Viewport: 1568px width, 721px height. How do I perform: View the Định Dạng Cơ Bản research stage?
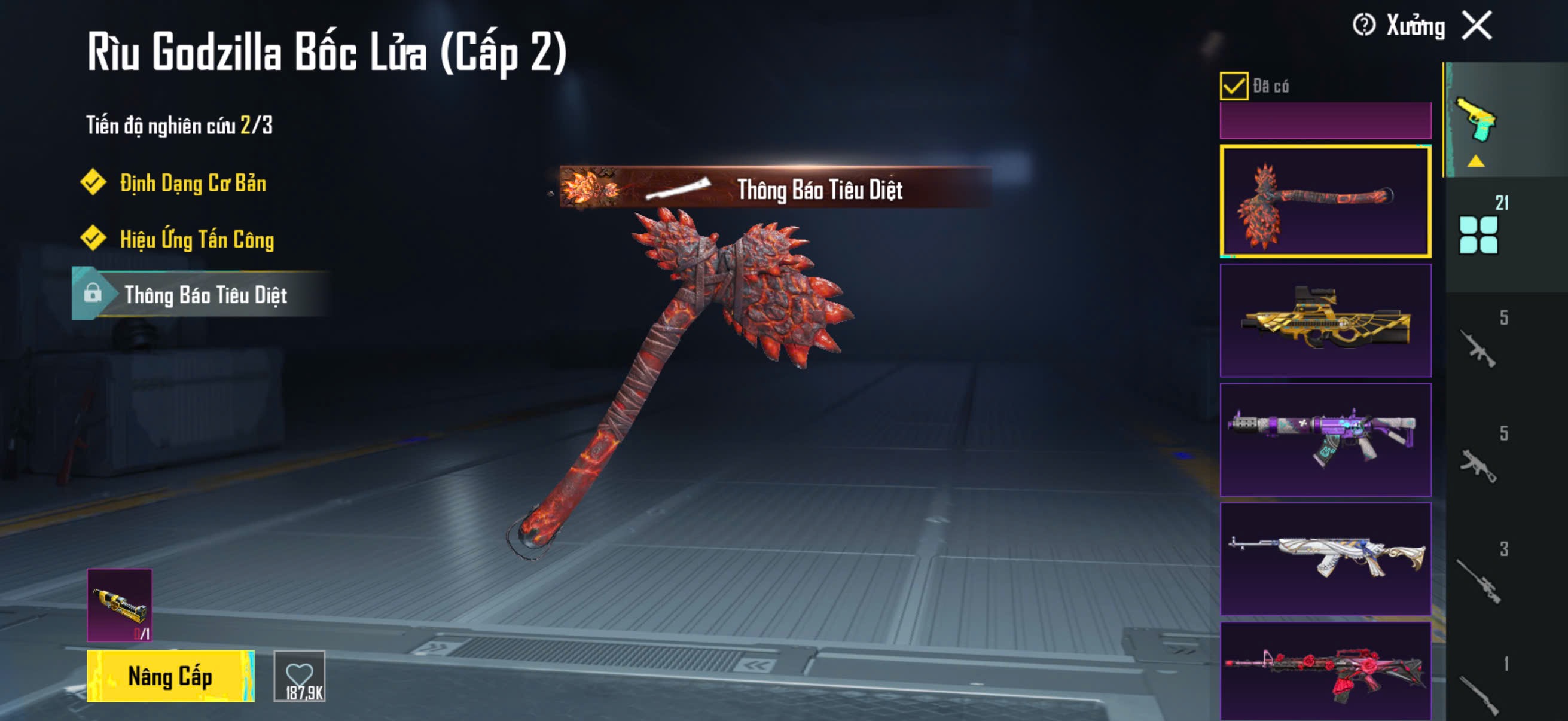coord(193,183)
